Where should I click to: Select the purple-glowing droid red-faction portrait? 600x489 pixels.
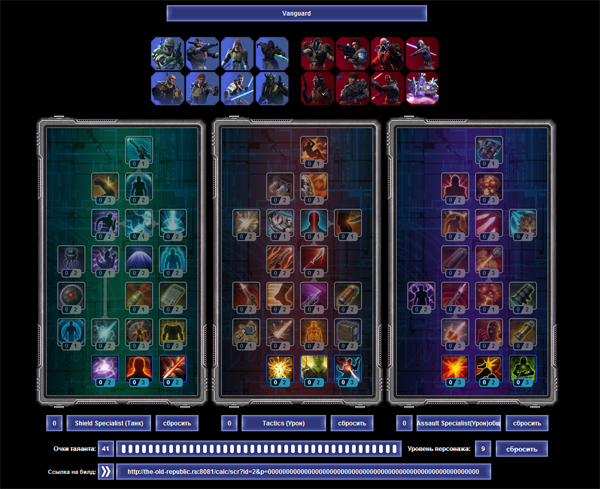pyautogui.click(x=421, y=87)
